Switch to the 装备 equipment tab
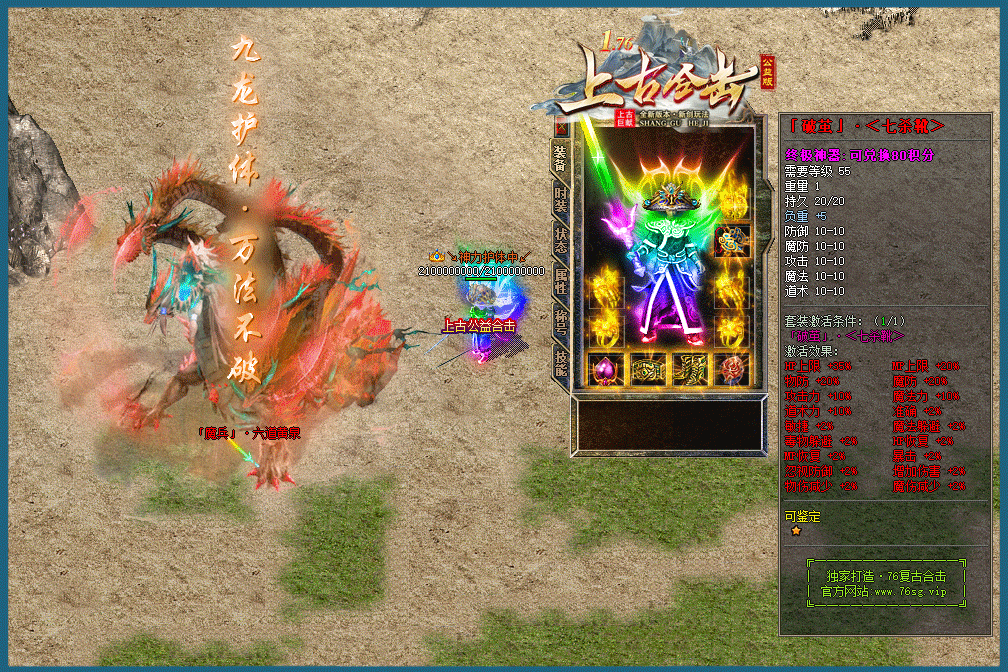This screenshot has height=672, width=1008. click(561, 155)
